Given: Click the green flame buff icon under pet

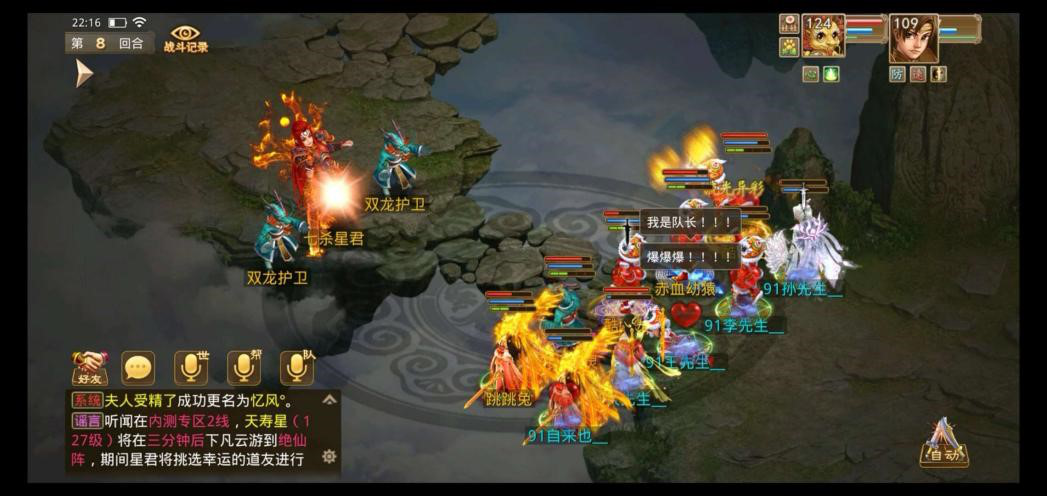Looking at the screenshot, I should point(831,74).
